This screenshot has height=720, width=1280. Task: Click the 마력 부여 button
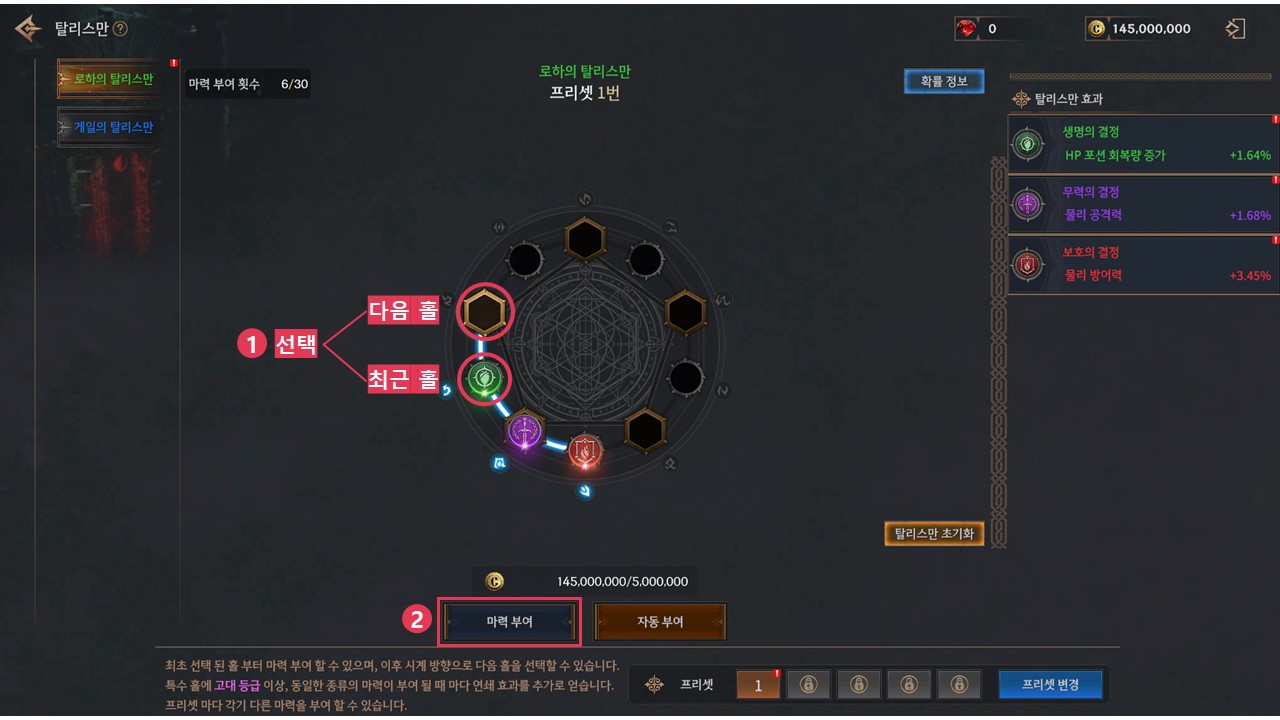coord(510,621)
